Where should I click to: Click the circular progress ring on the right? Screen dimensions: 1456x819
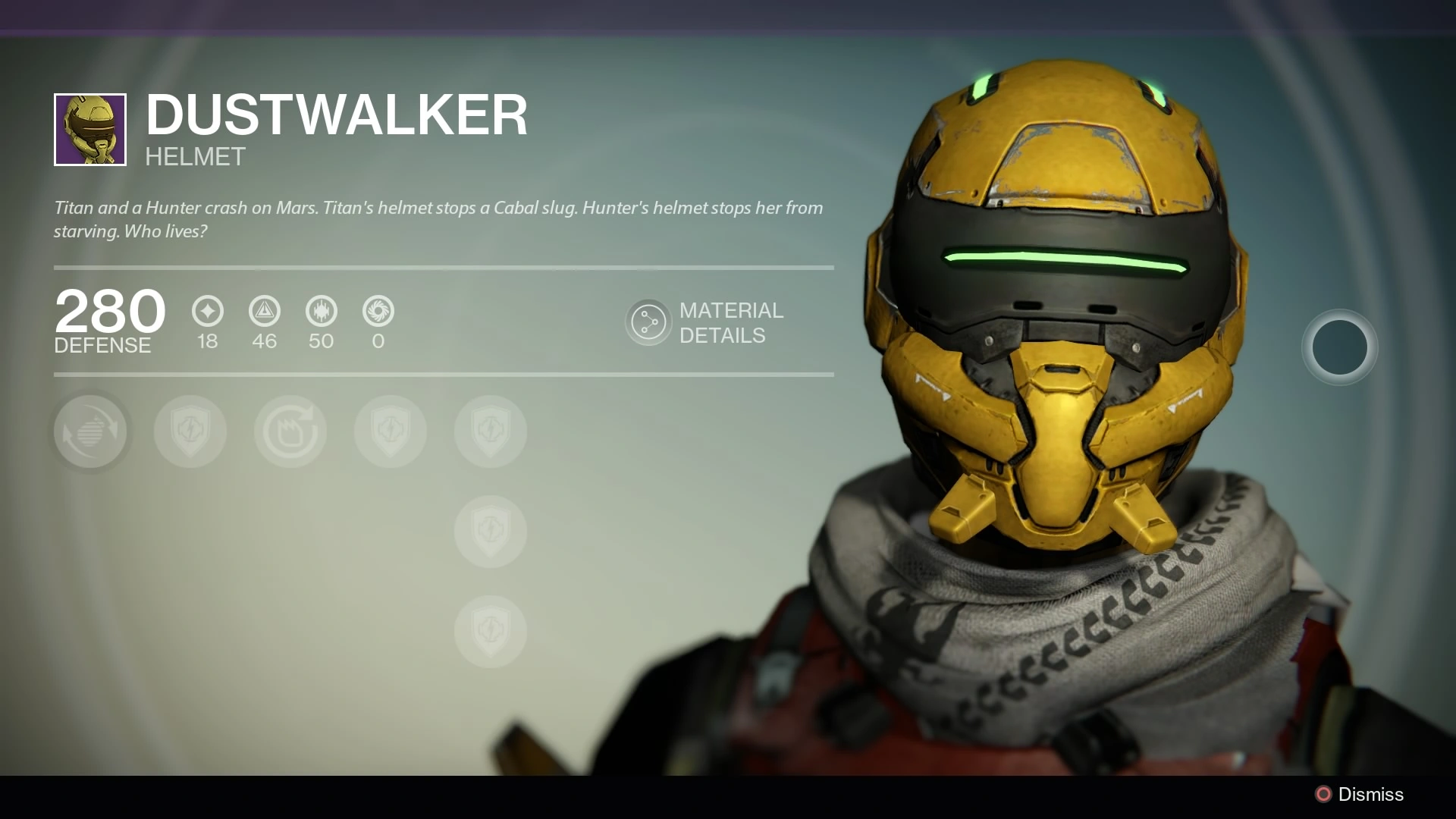coord(1339,347)
